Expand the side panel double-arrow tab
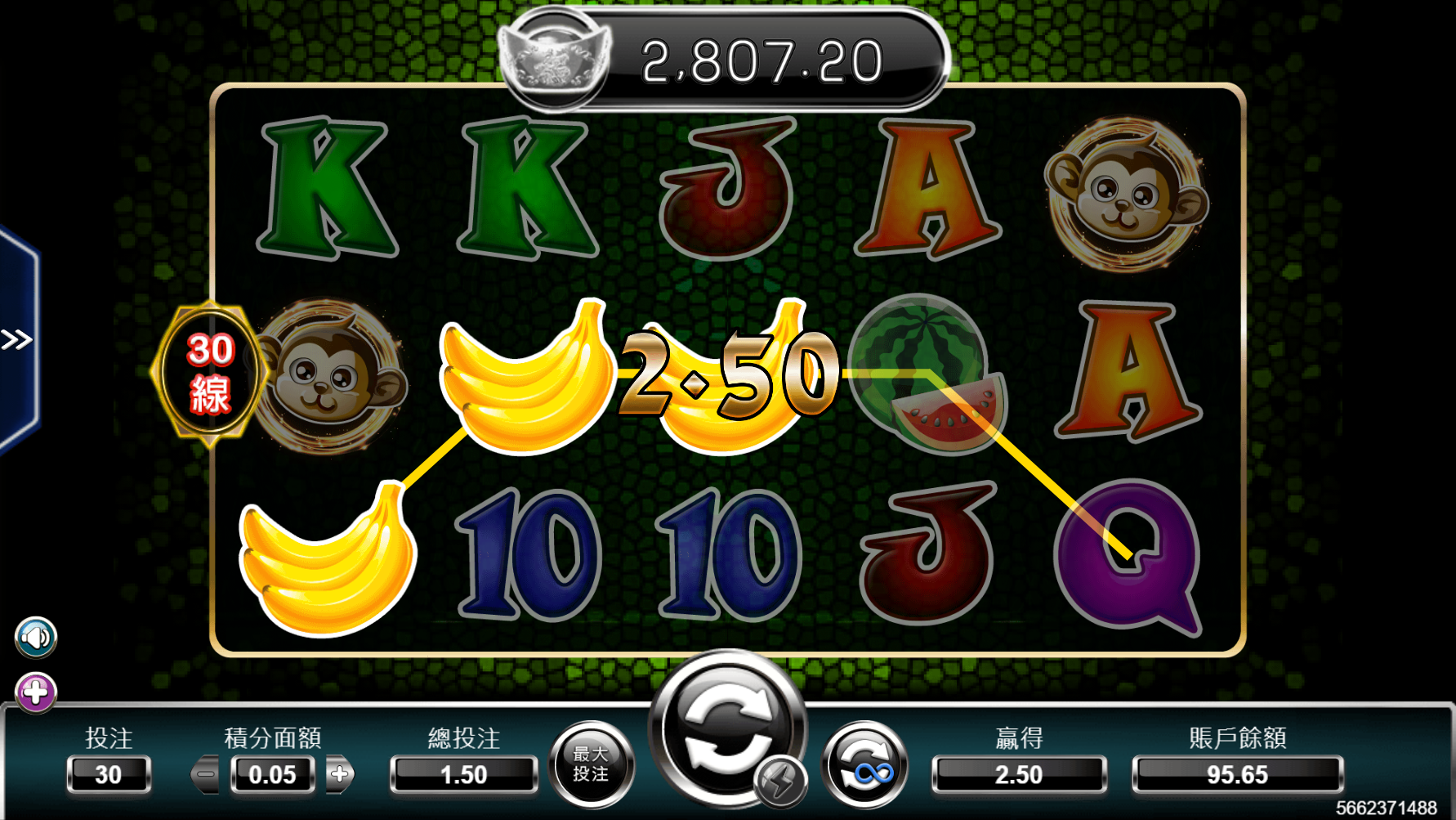Viewport: 1456px width, 820px height. coord(17,339)
